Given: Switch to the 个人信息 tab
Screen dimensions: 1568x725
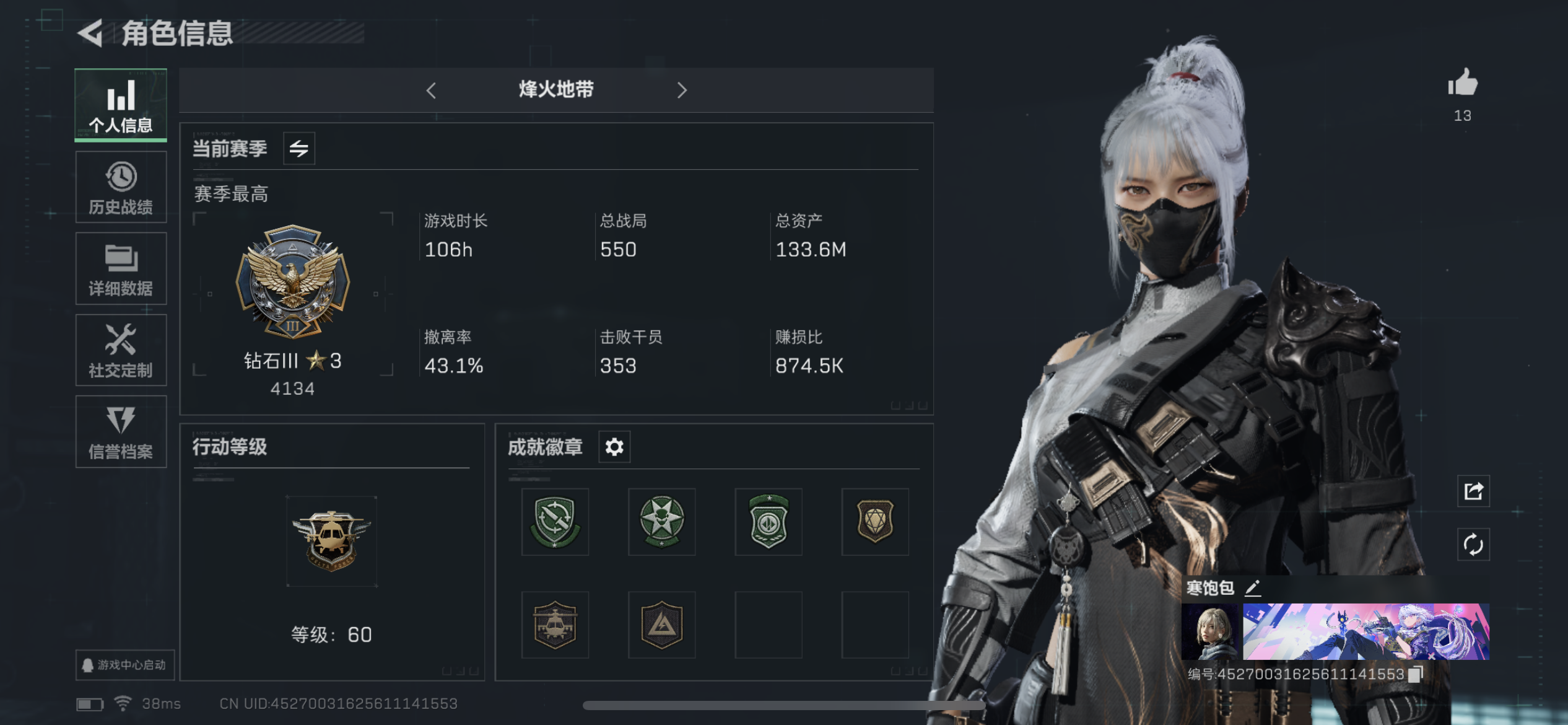Looking at the screenshot, I should (x=121, y=105).
